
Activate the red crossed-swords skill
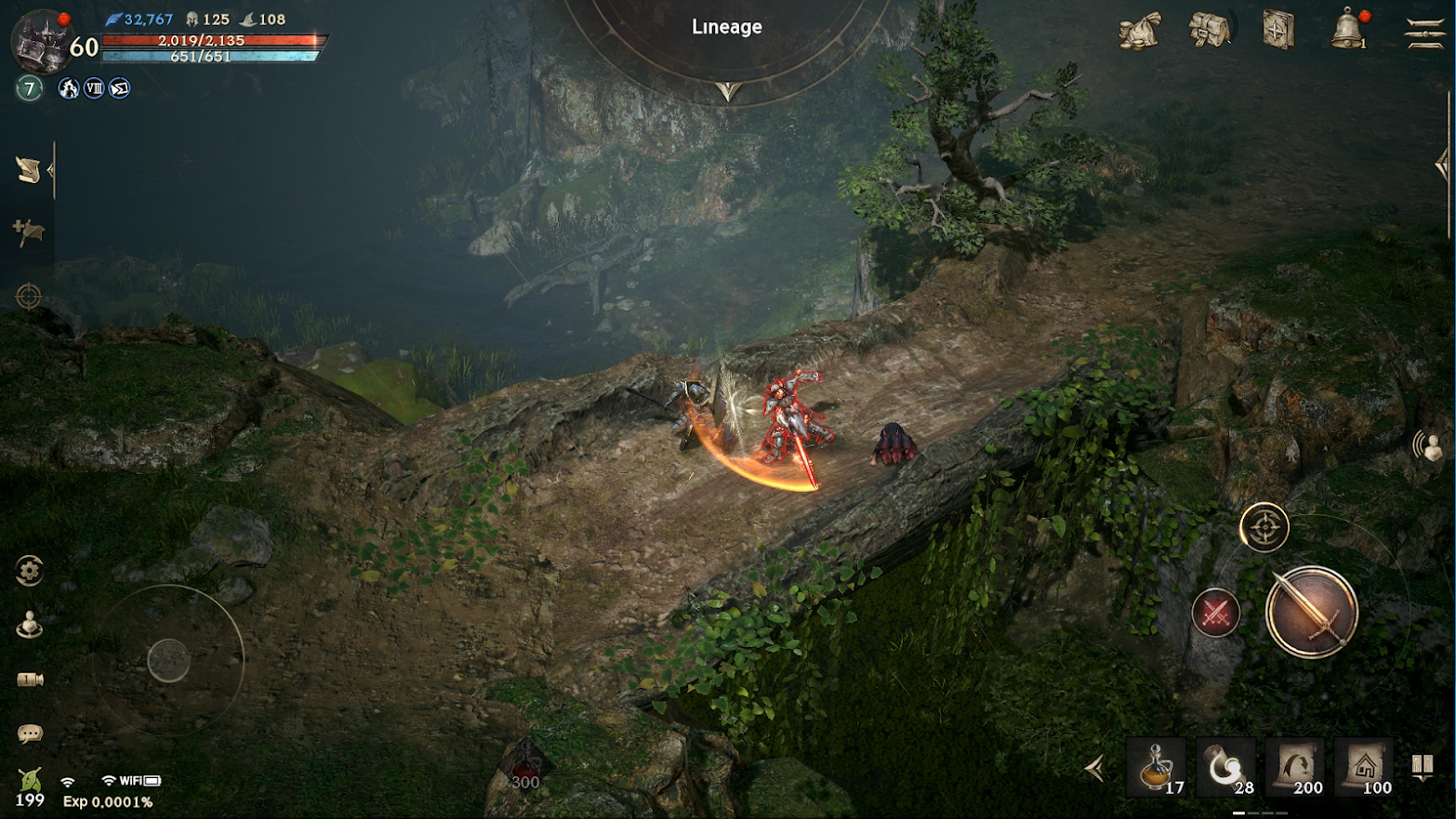click(1216, 613)
